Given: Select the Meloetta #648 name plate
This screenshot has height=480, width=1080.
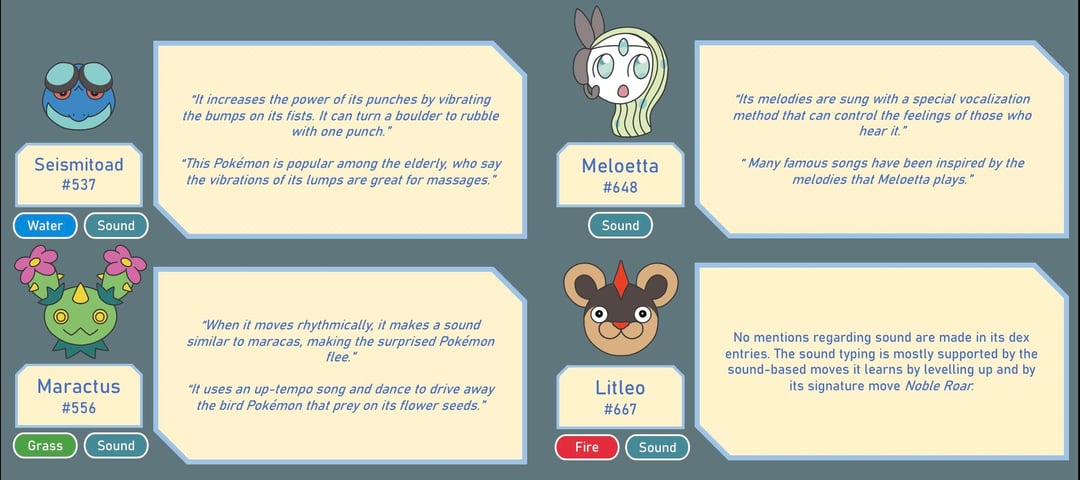Looking at the screenshot, I should (620, 175).
